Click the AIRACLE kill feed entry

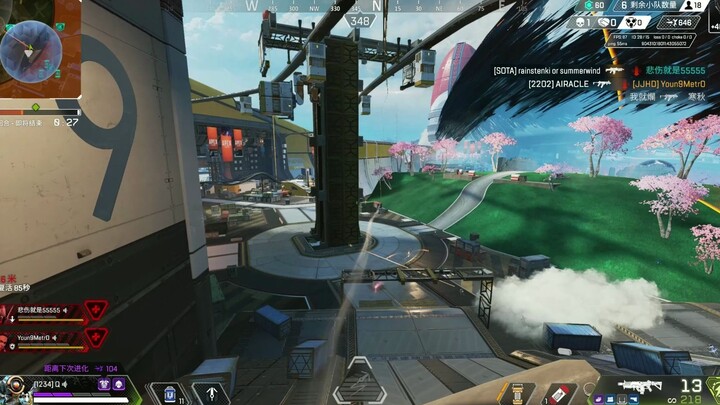click(x=561, y=84)
